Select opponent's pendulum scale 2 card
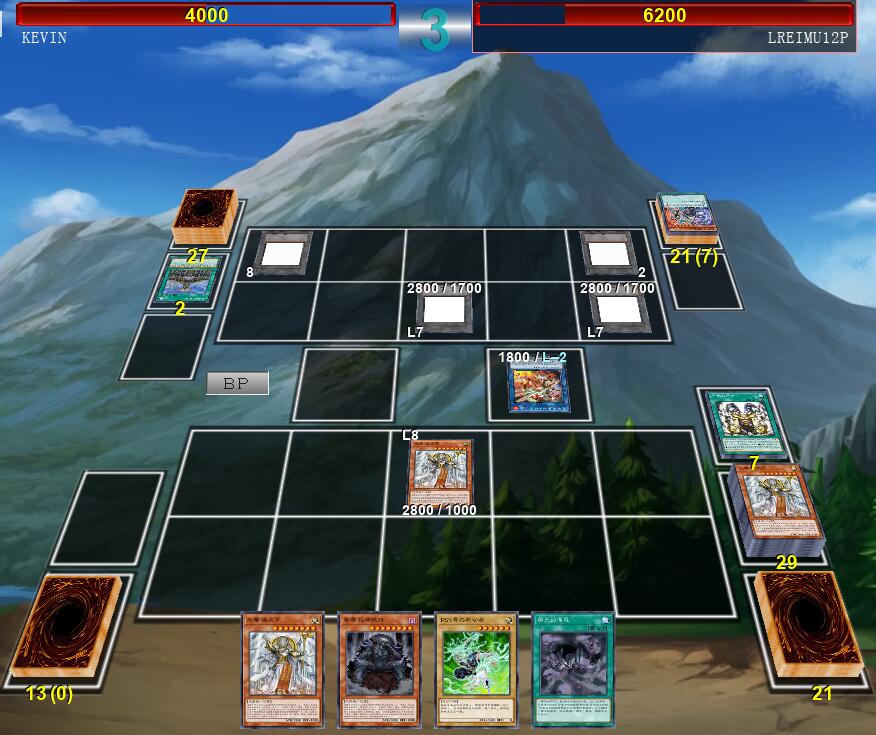 pos(609,252)
